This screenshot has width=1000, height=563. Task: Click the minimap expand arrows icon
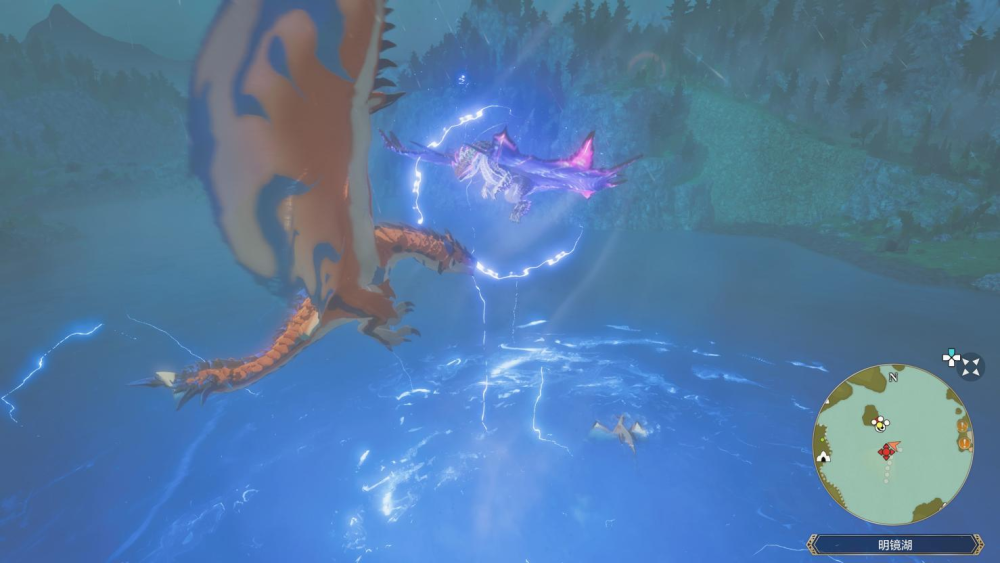(971, 367)
